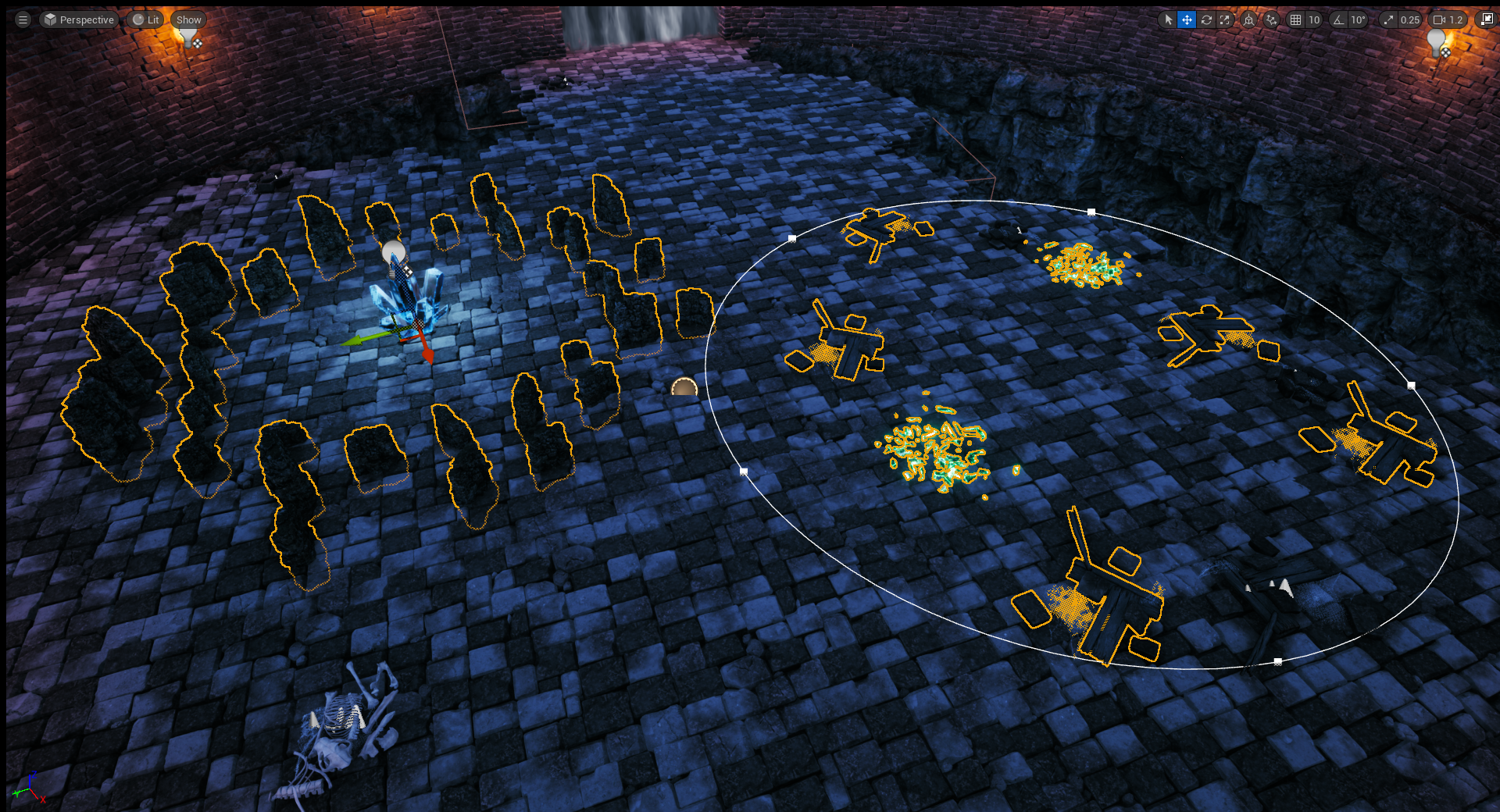Open the 10° rotation snap value dropdown
Image resolution: width=1500 pixels, height=812 pixels.
point(1359,20)
